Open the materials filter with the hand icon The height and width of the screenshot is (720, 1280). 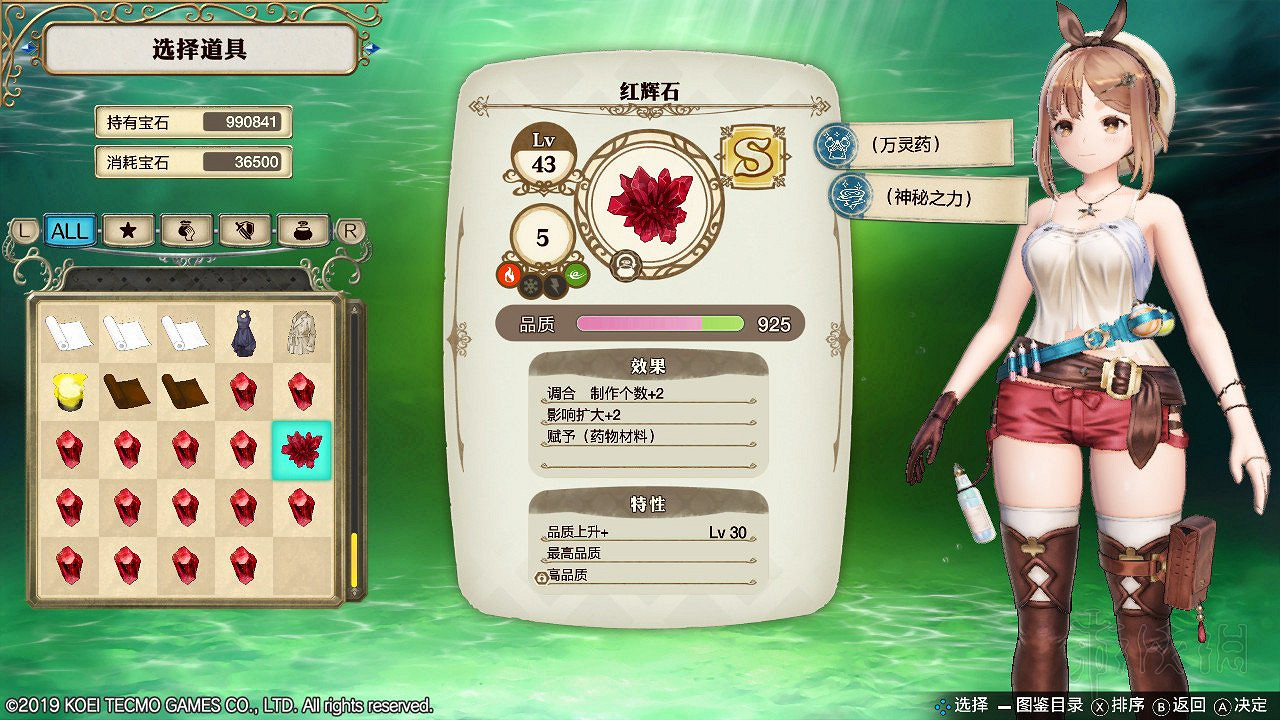186,230
